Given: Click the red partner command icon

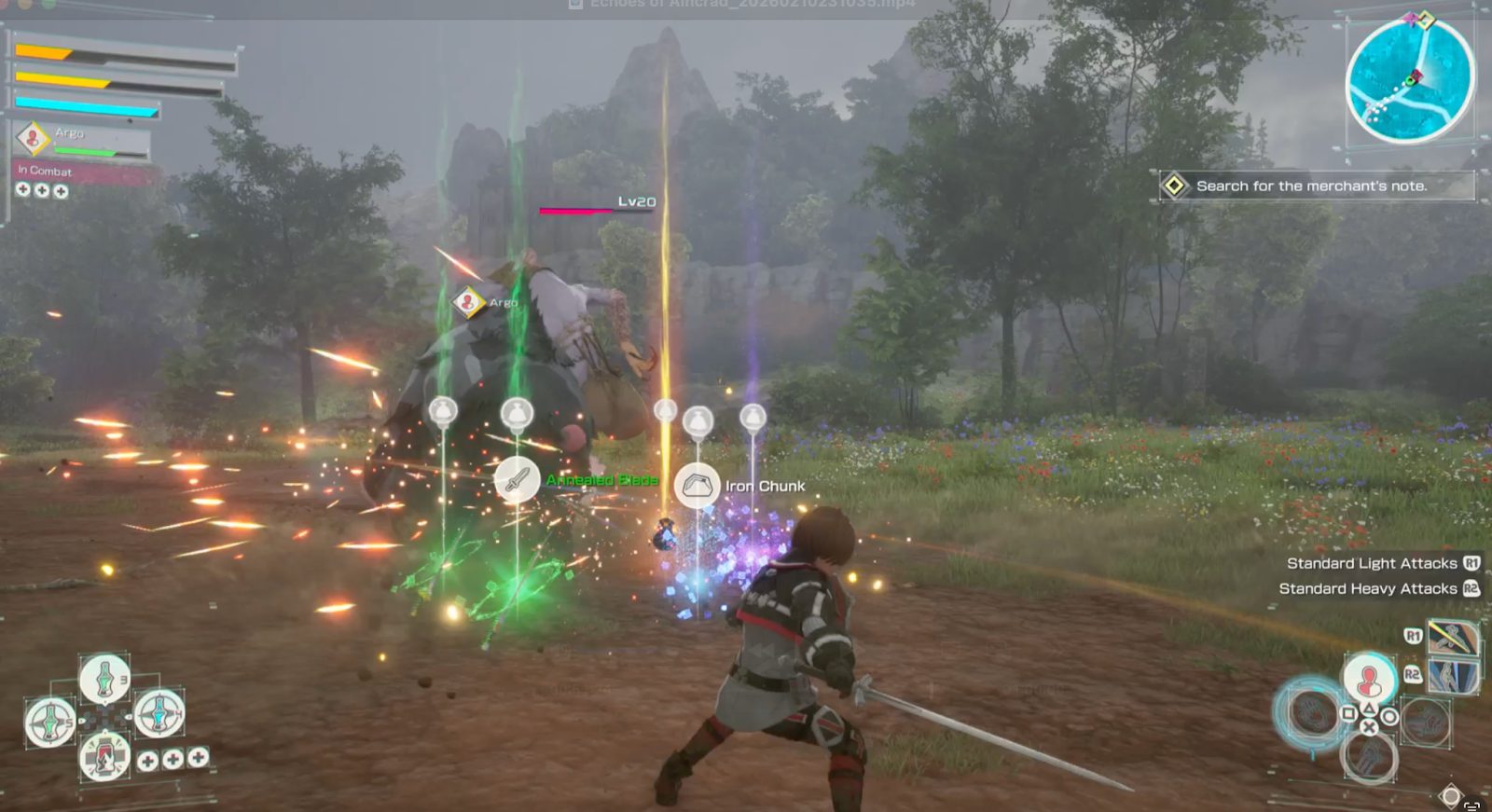Looking at the screenshot, I should tap(1368, 679).
